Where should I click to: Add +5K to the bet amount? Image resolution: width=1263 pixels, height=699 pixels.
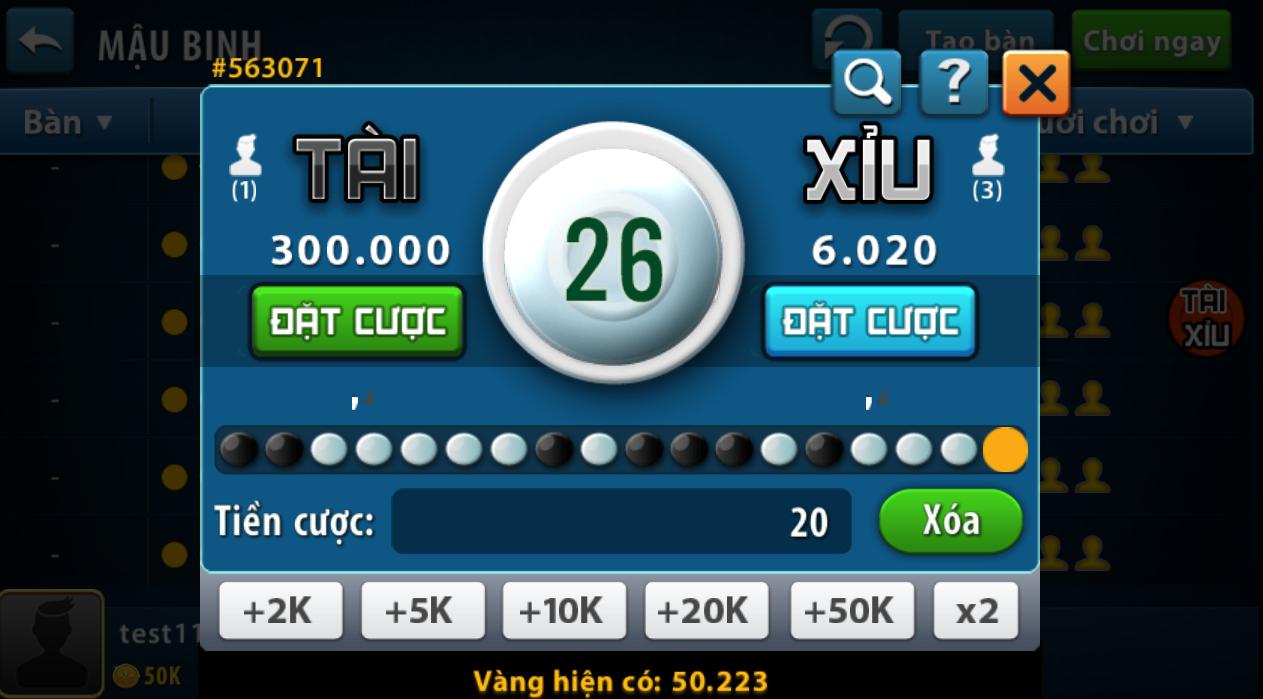tap(422, 610)
